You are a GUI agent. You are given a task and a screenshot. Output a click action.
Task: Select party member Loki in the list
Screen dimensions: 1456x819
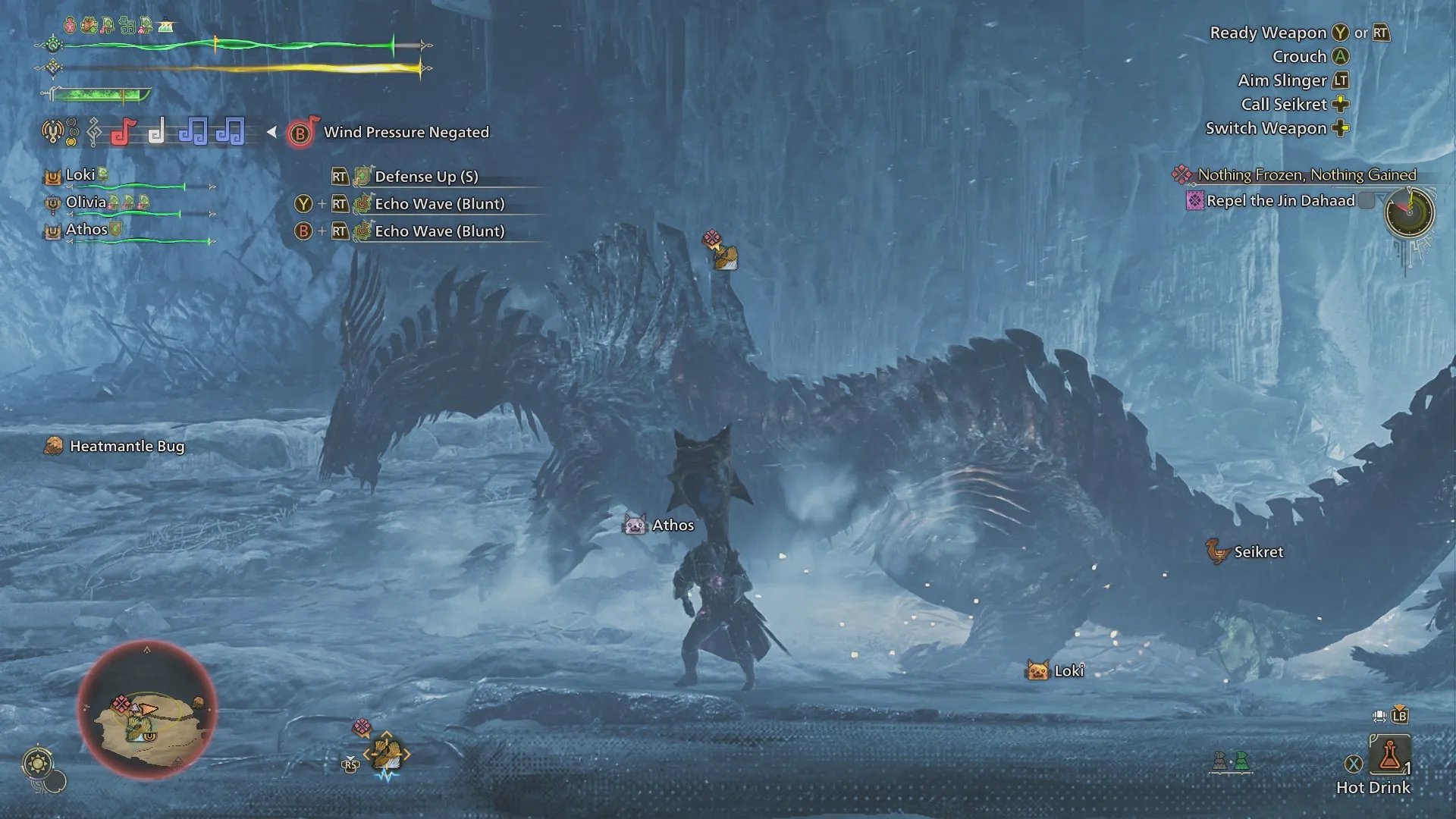point(80,175)
